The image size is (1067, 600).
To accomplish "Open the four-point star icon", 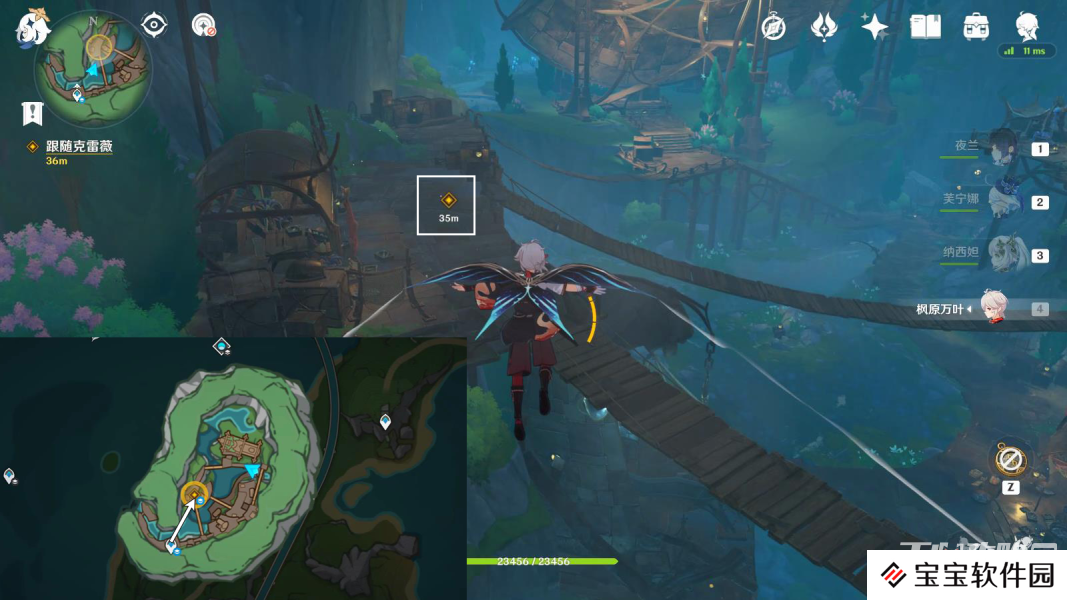I will pos(875,27).
